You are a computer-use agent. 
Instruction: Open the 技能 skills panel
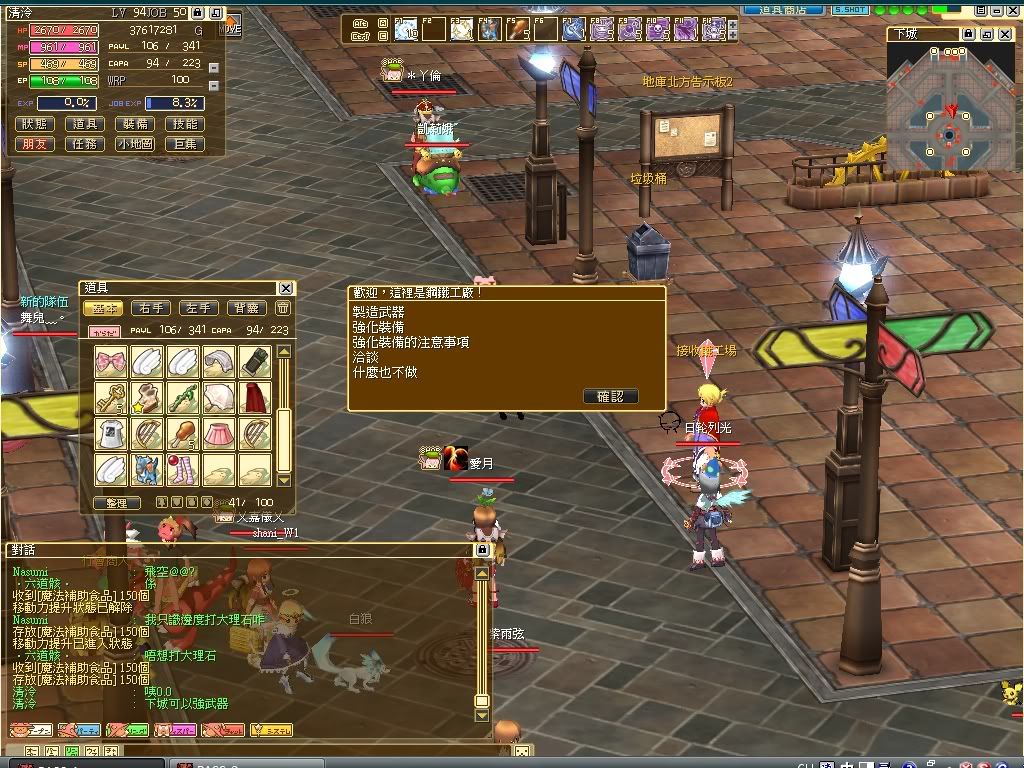[185, 125]
